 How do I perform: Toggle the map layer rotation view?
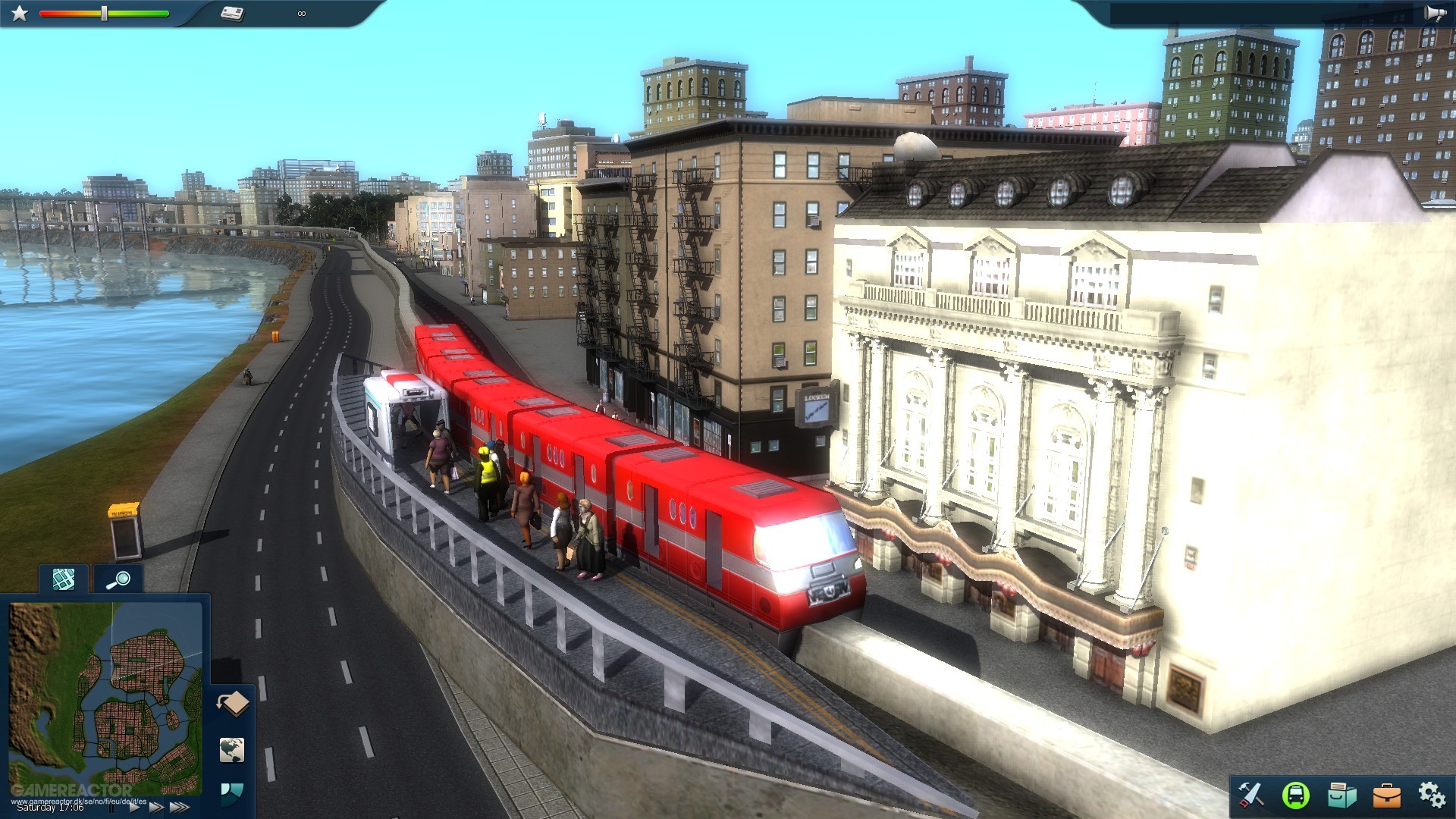point(233,702)
